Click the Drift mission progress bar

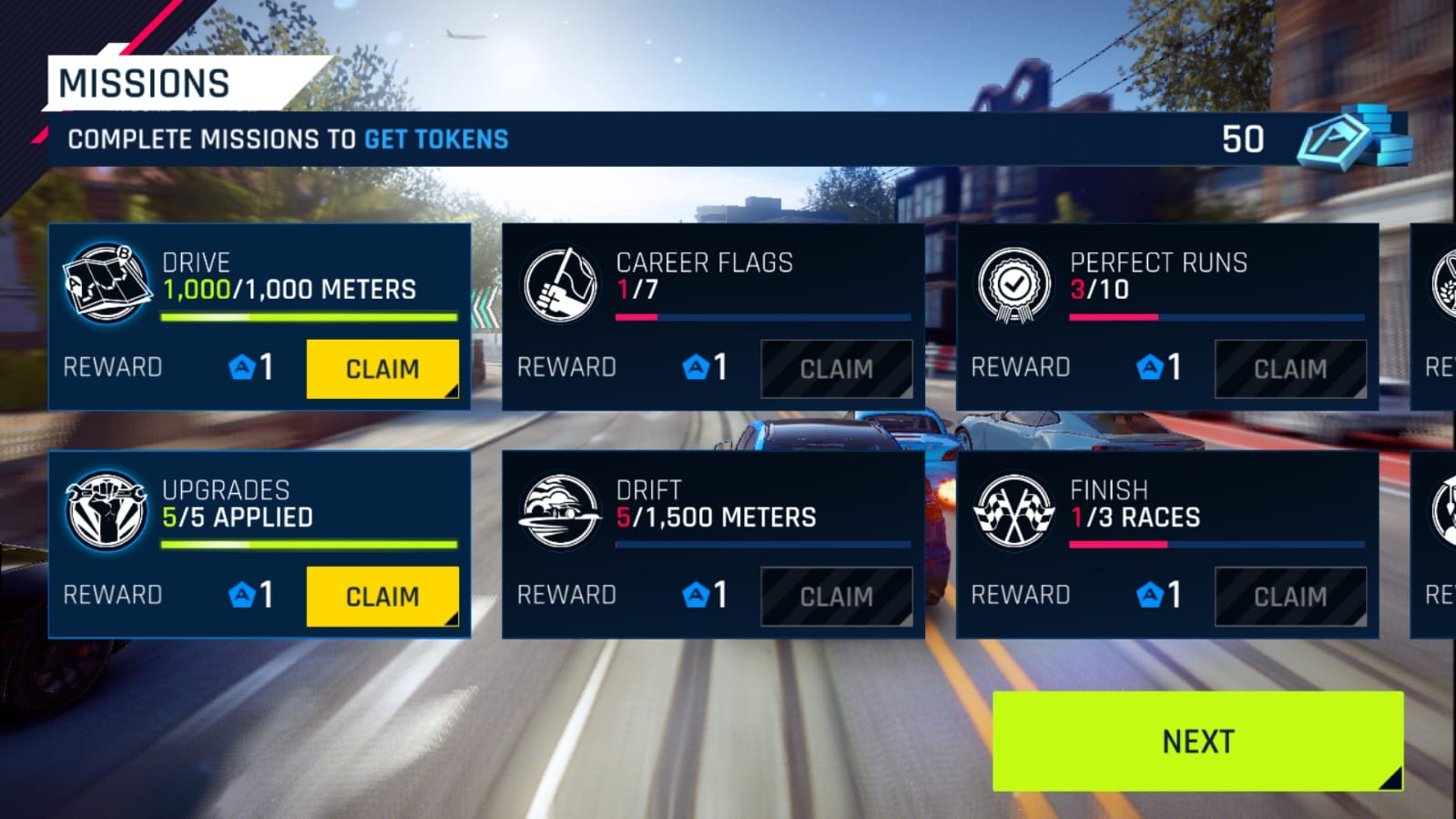point(764,544)
